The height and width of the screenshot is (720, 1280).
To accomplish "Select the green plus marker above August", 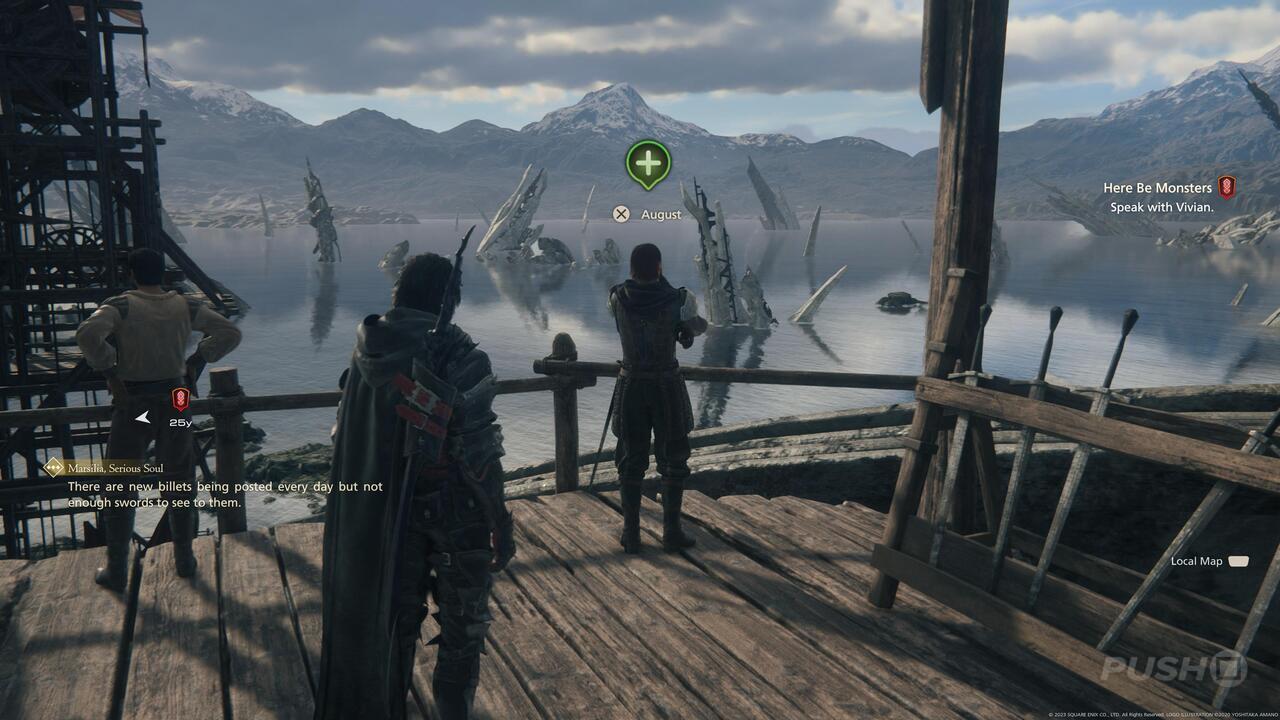I will pos(648,162).
